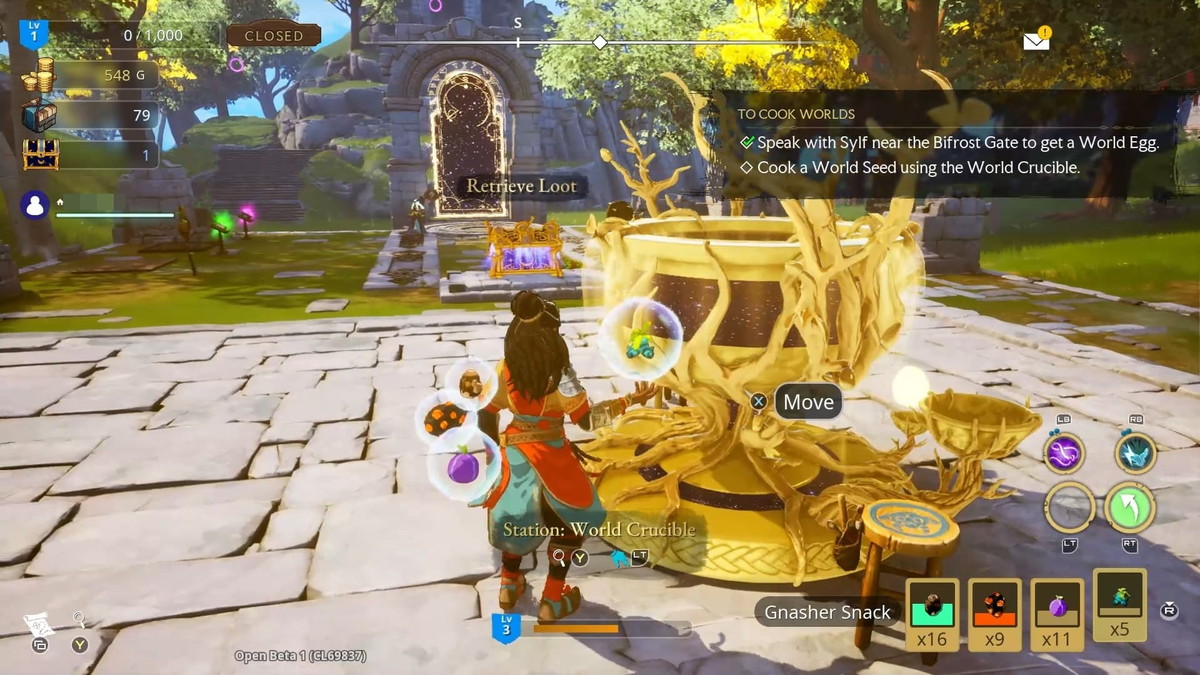The height and width of the screenshot is (675, 1200).
Task: Select the x16 dark egg hotbar slot
Action: pyautogui.click(x=932, y=614)
